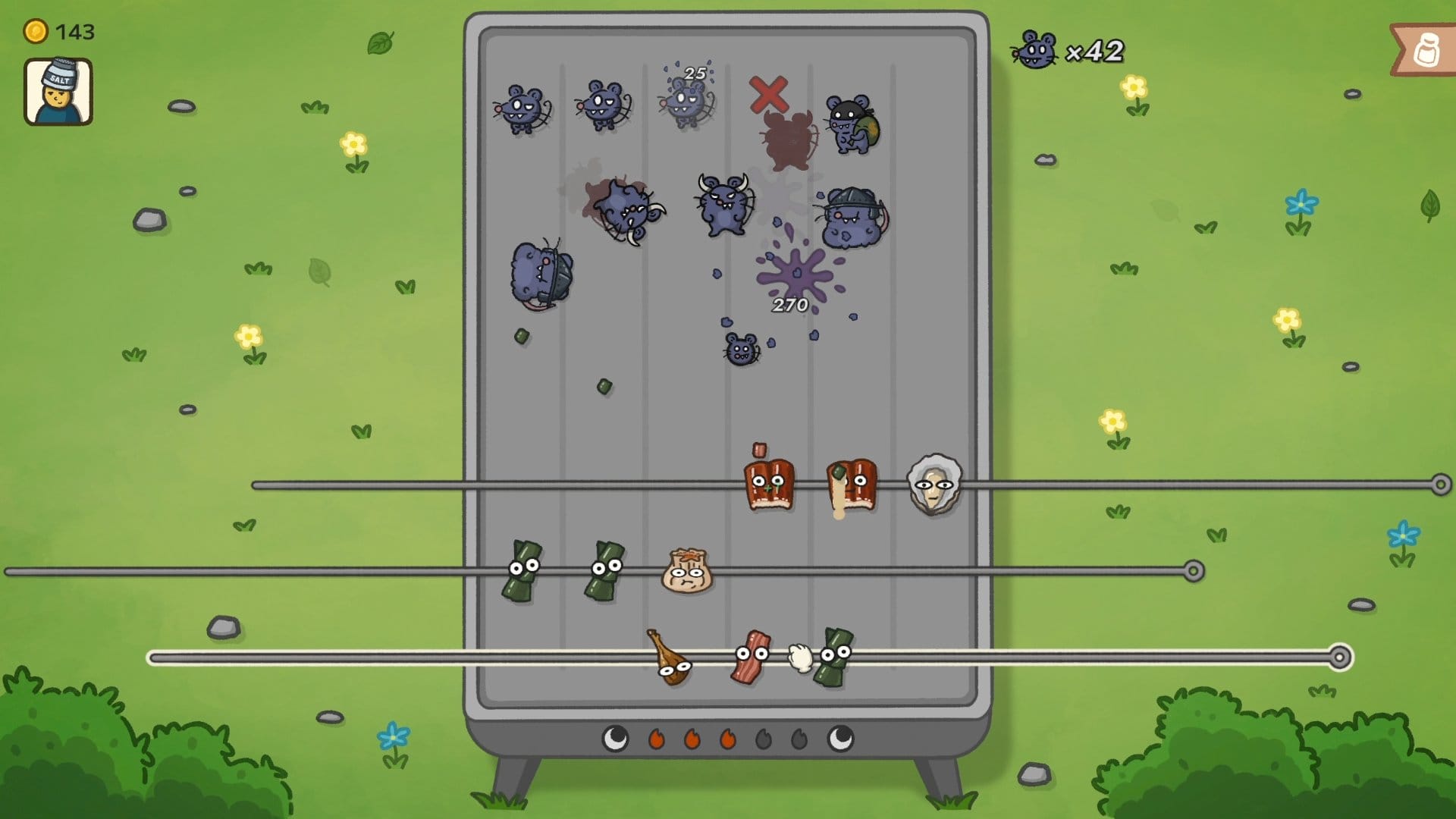The height and width of the screenshot is (819, 1456).
Task: Open the salt-hat character portrait
Action: [58, 92]
